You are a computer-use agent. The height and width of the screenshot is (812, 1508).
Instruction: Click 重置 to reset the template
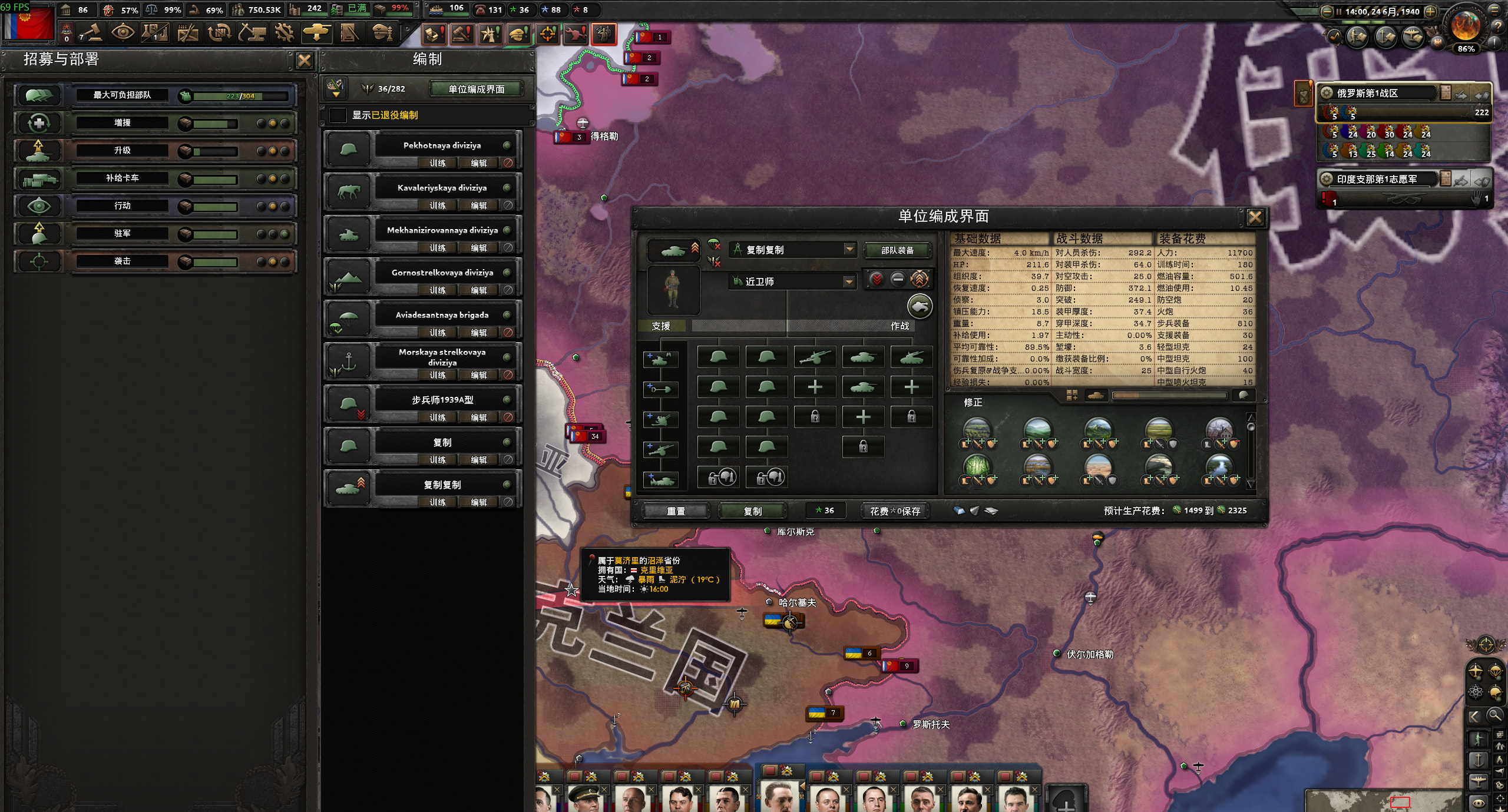[x=676, y=511]
